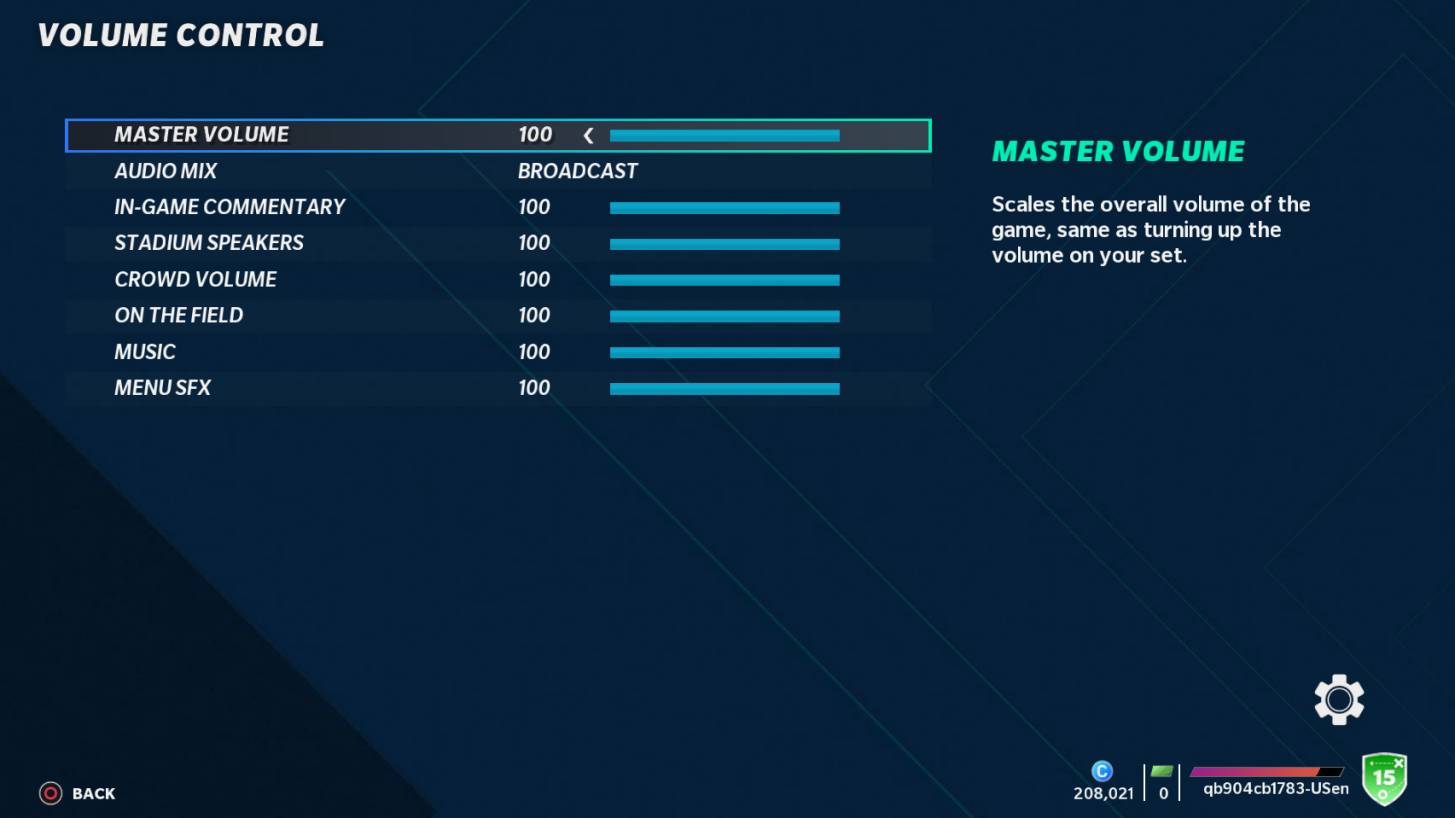
Task: Open the settings gear icon
Action: coord(1338,699)
